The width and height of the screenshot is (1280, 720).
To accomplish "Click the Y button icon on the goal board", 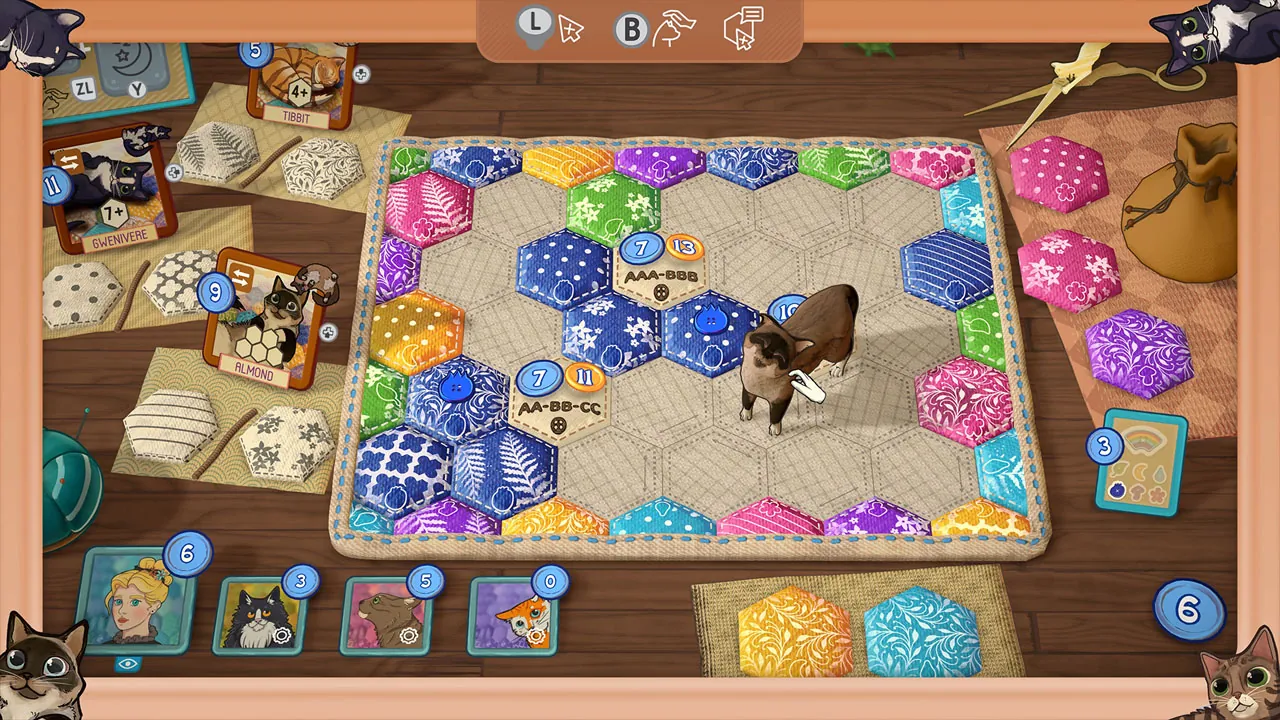I will tap(137, 89).
